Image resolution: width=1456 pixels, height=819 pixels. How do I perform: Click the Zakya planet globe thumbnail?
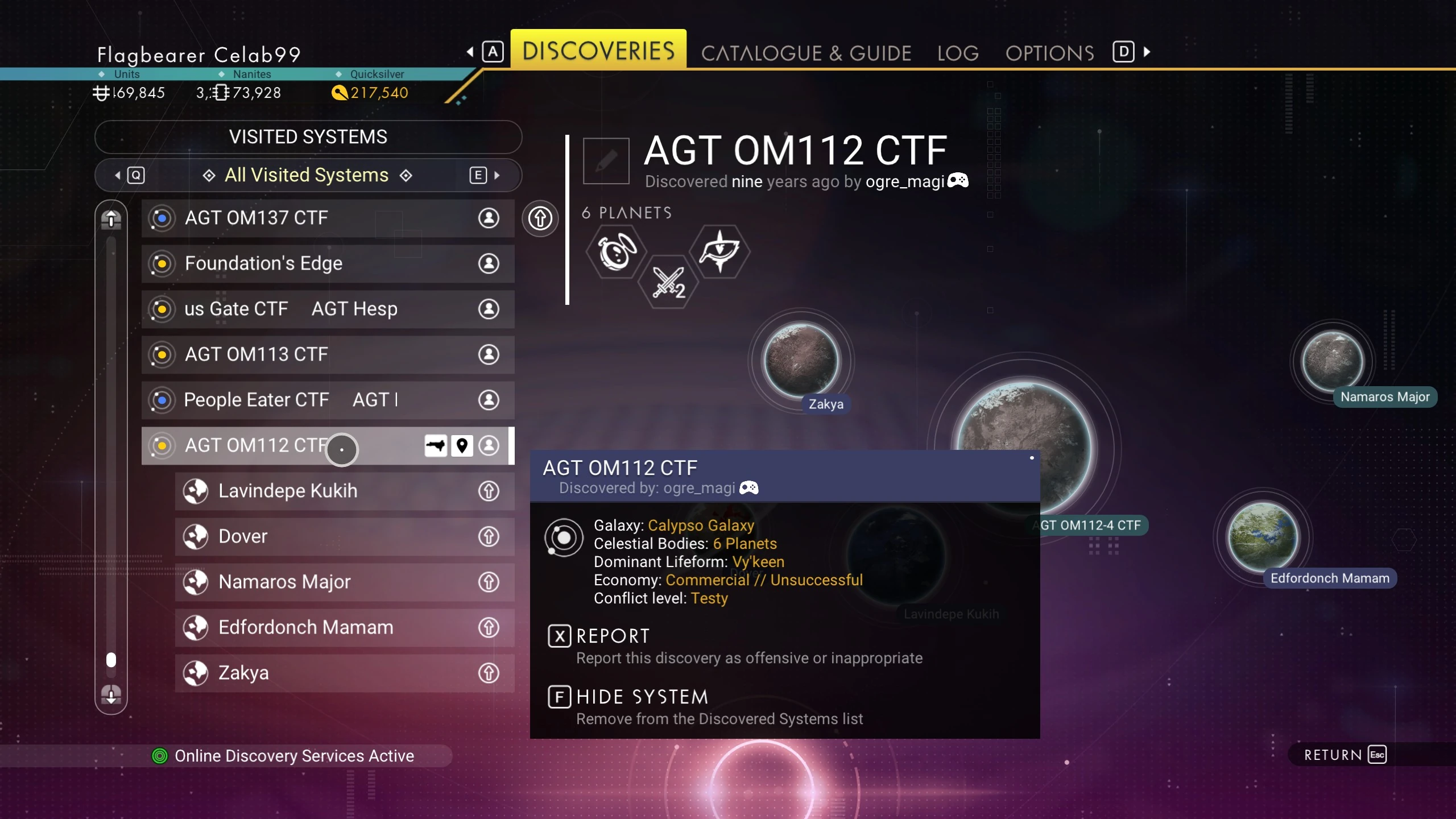[x=801, y=360]
